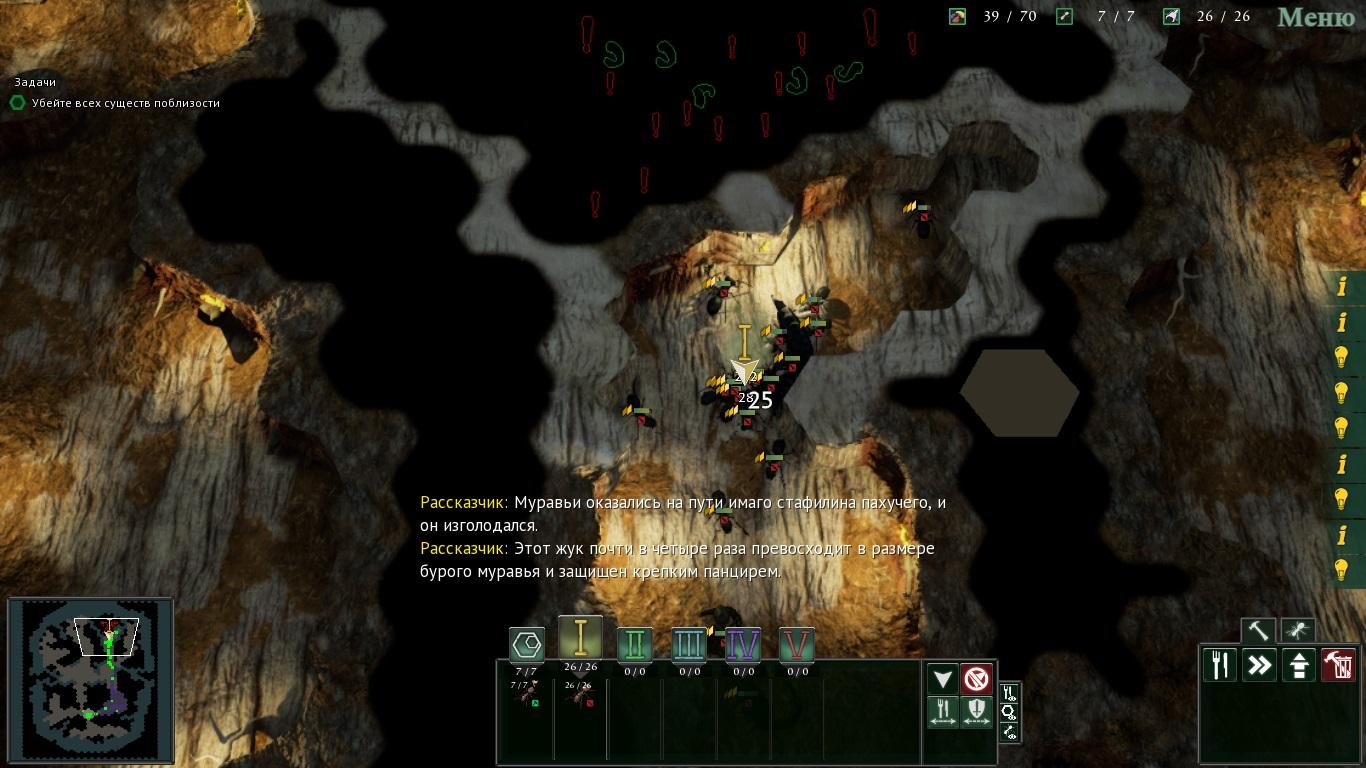Screen dimensions: 1366x768
Task: Switch to the hammer build tab
Action: (x=1258, y=631)
